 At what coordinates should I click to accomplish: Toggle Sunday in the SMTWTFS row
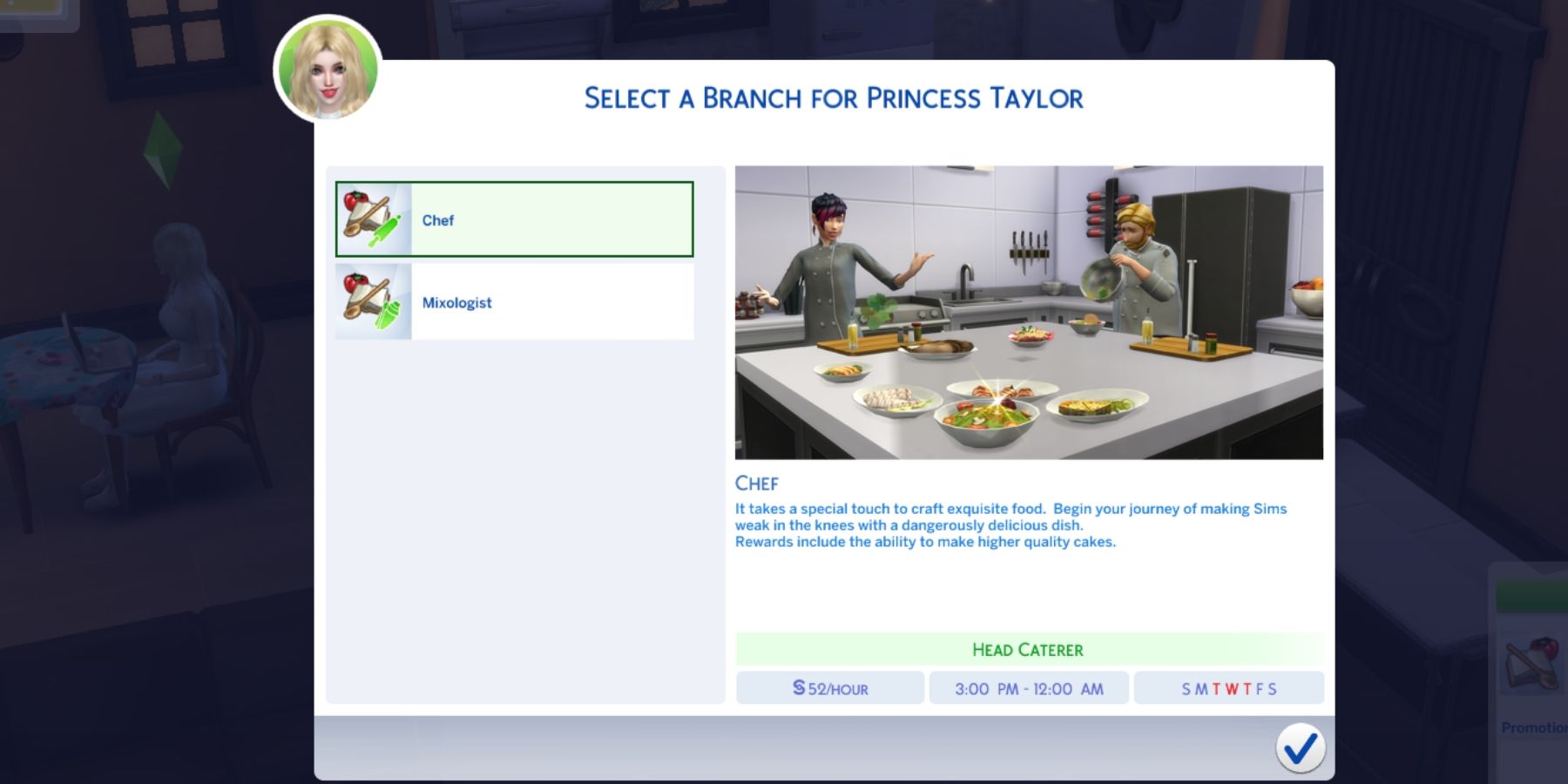click(1186, 687)
